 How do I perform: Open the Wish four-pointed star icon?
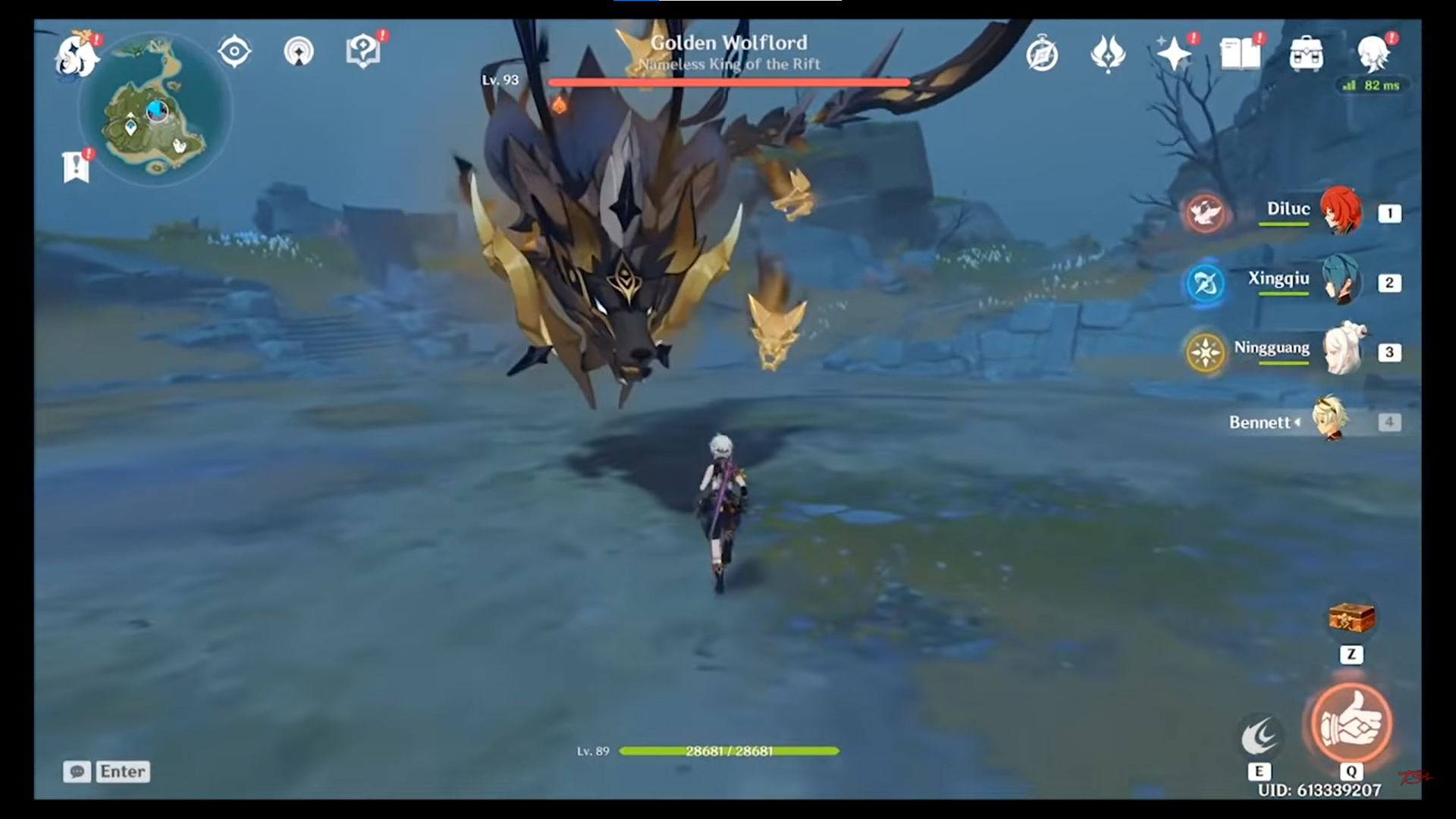tap(1173, 54)
